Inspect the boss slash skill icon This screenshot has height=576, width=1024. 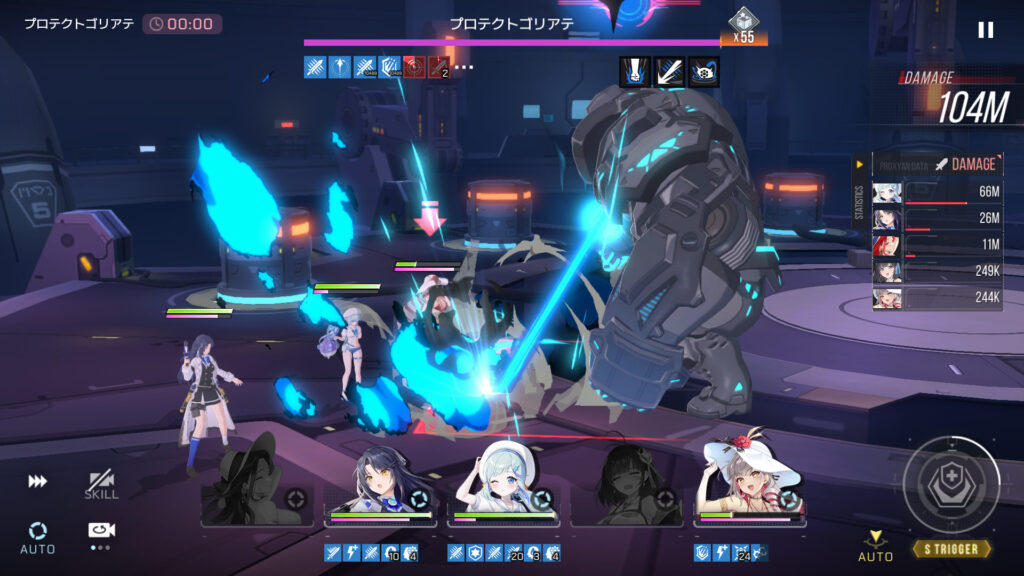click(x=669, y=71)
